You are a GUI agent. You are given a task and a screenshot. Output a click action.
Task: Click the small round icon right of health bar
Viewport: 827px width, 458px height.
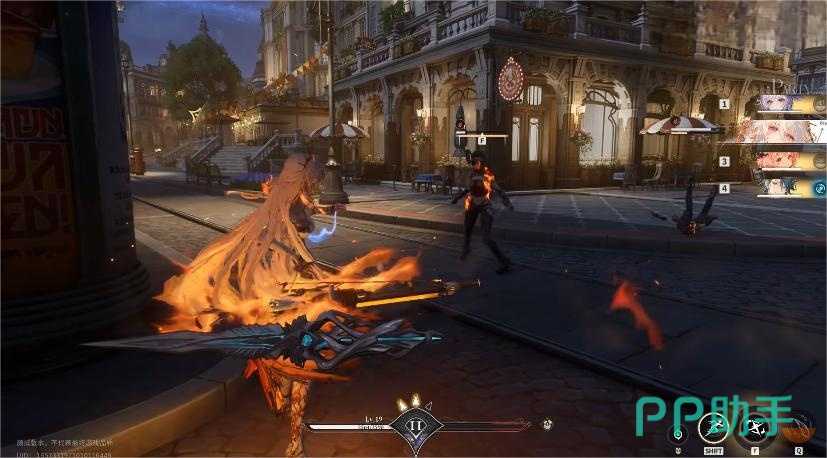point(547,424)
